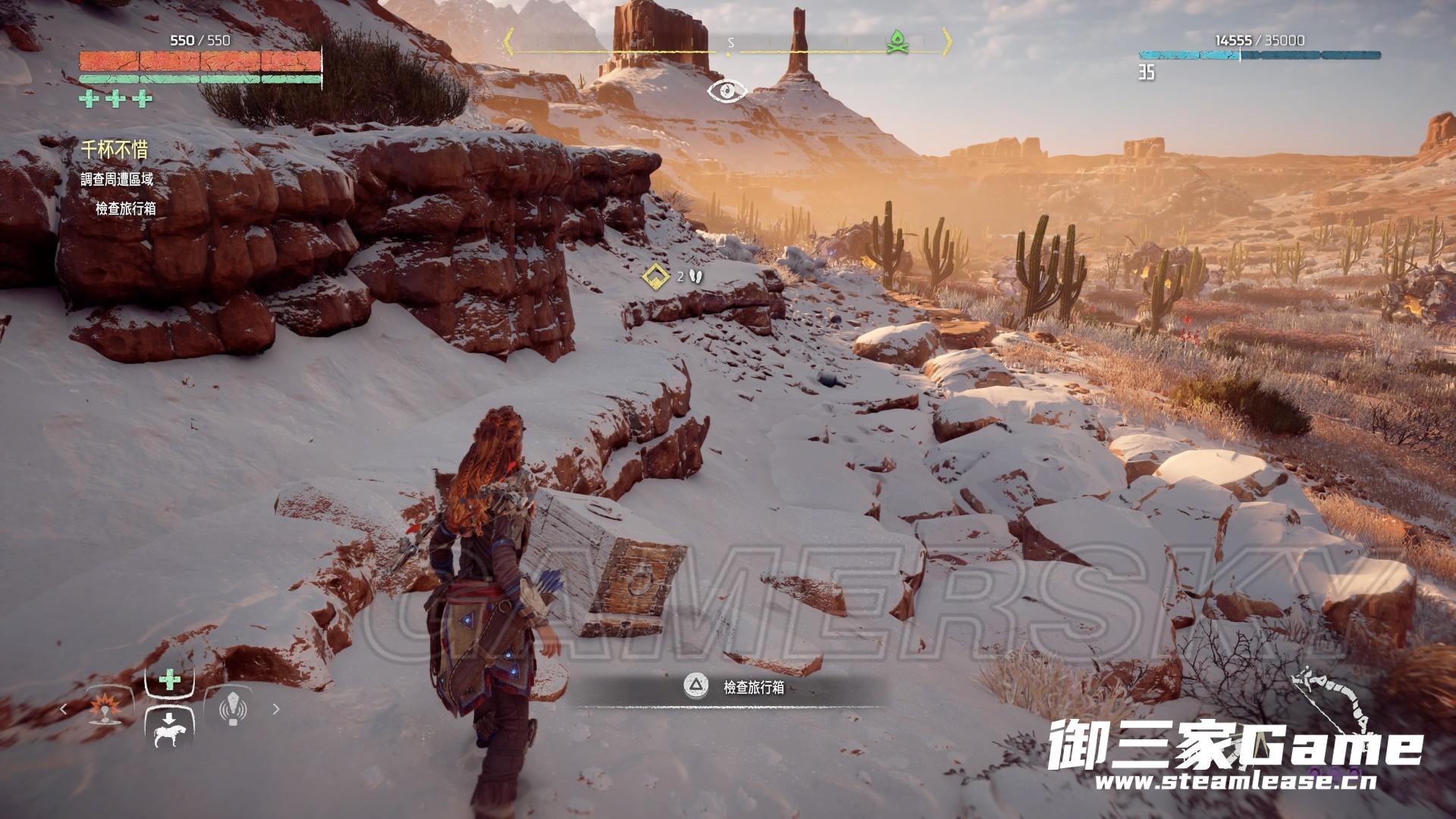Select the 檢查旅行箱 quest objective
1456x819 pixels.
(x=126, y=209)
